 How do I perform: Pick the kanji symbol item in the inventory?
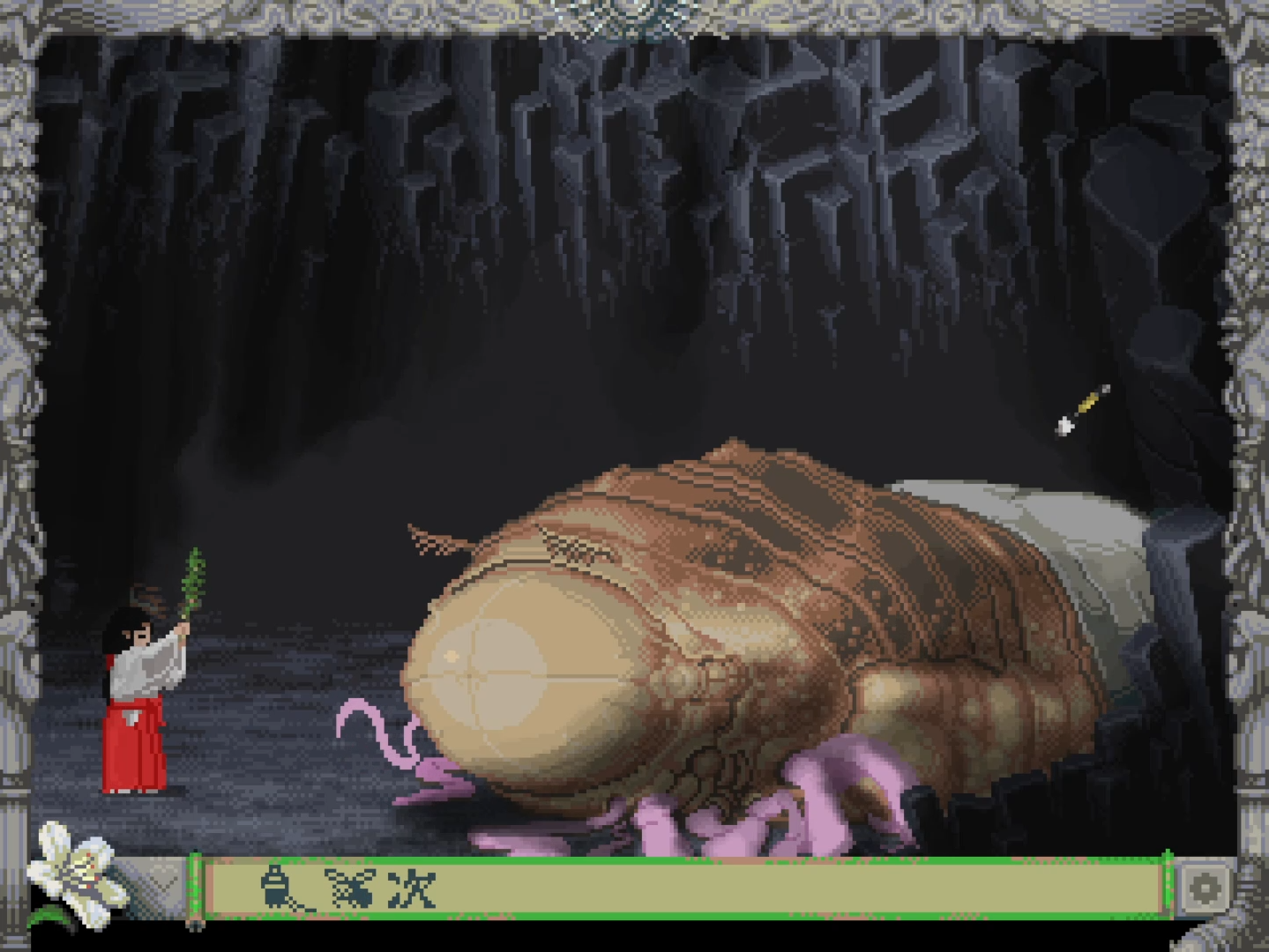pyautogui.click(x=413, y=888)
